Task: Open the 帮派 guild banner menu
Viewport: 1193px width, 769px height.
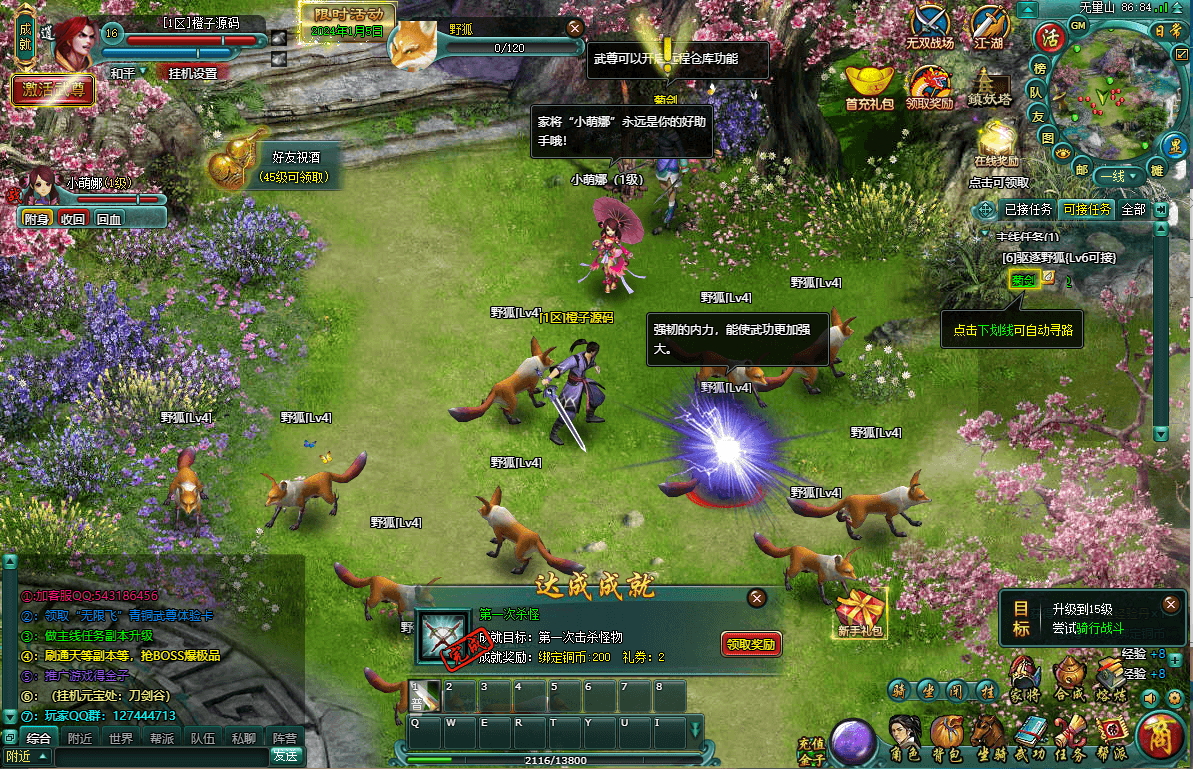Action: point(1111,739)
